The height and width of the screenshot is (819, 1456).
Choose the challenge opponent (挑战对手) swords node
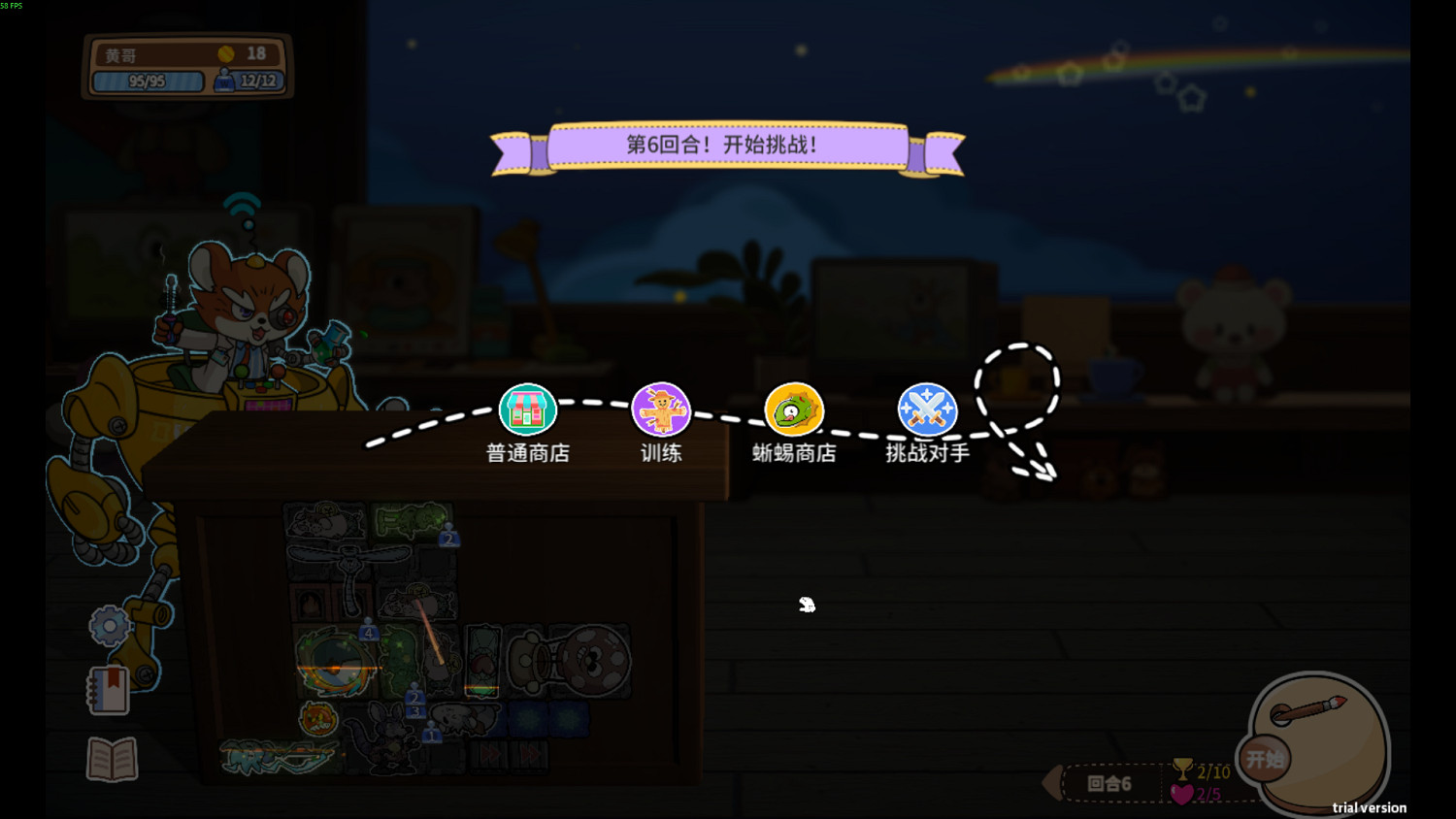click(x=926, y=408)
